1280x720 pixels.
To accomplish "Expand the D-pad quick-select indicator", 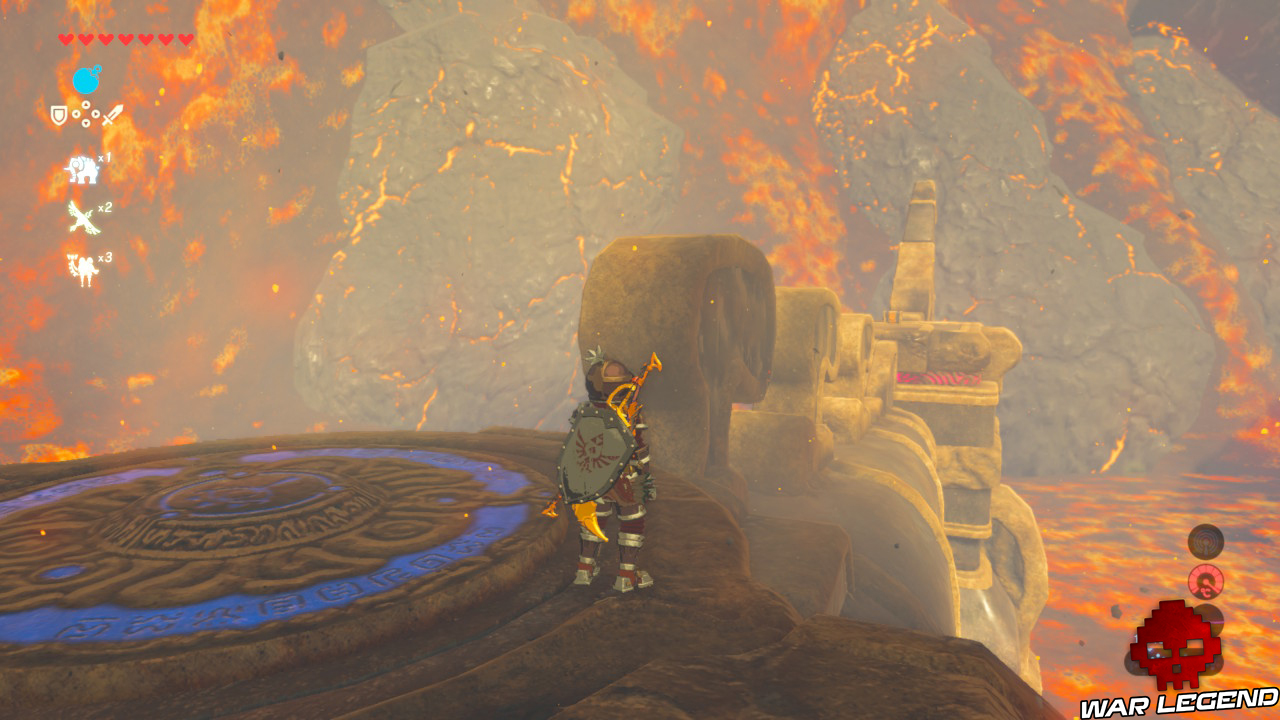I will pyautogui.click(x=86, y=113).
